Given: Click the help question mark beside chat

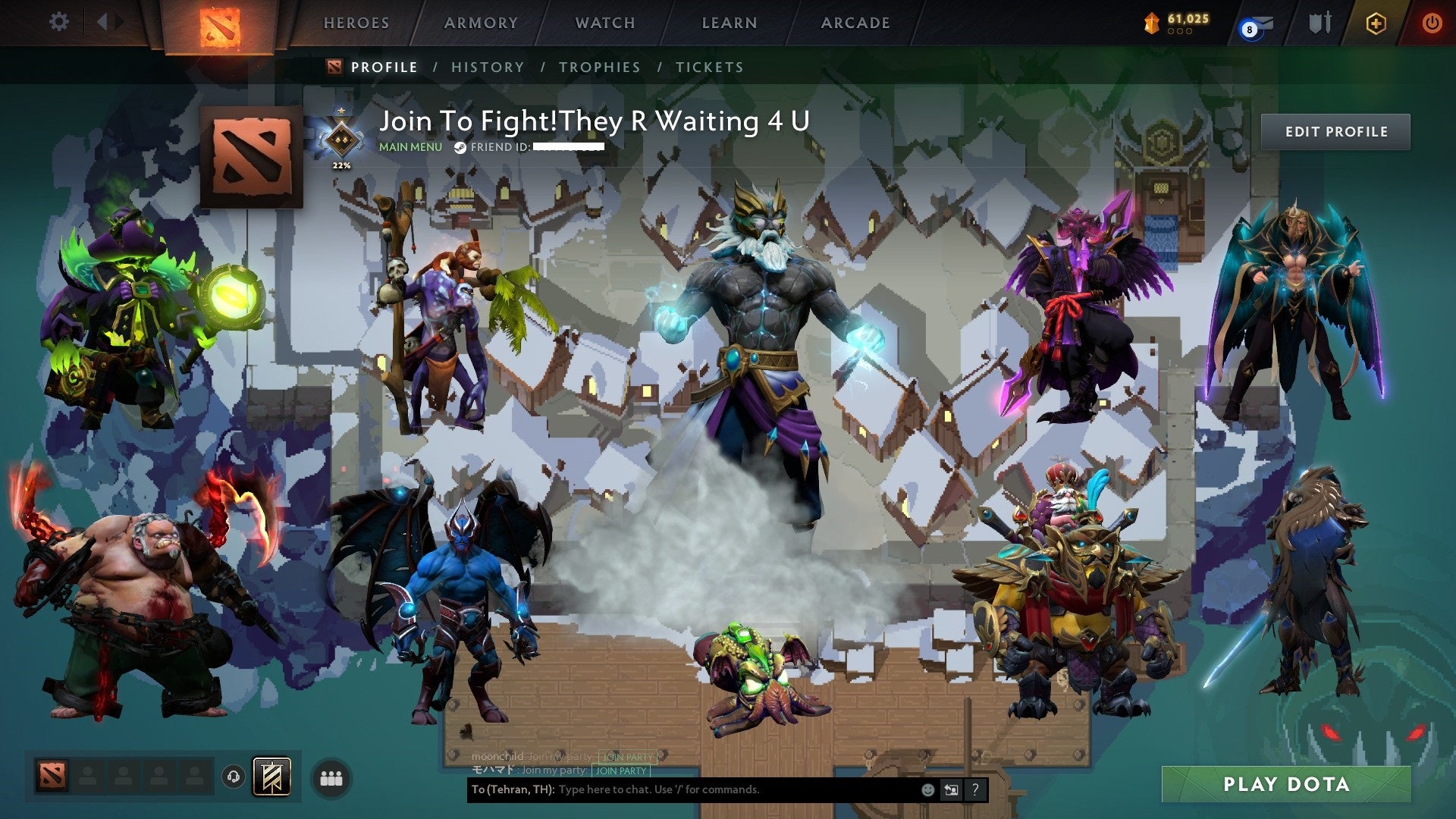Looking at the screenshot, I should pos(975,789).
